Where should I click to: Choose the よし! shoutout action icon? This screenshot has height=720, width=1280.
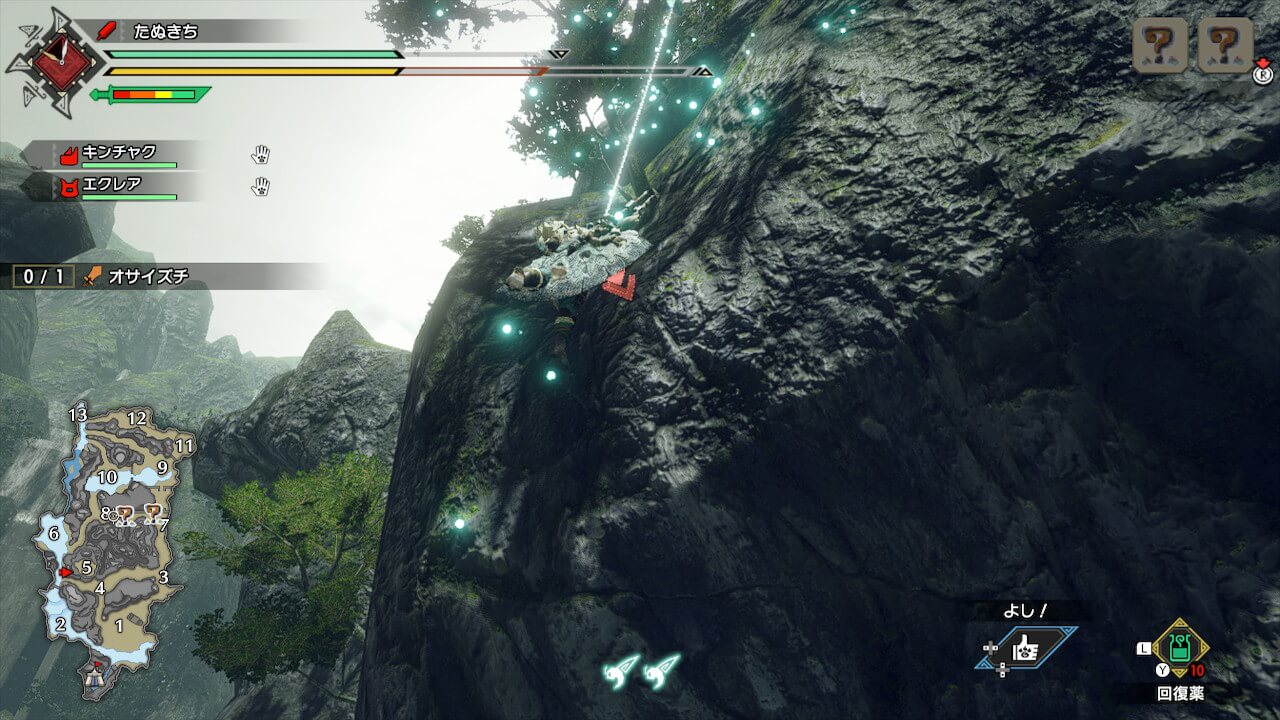click(1027, 650)
